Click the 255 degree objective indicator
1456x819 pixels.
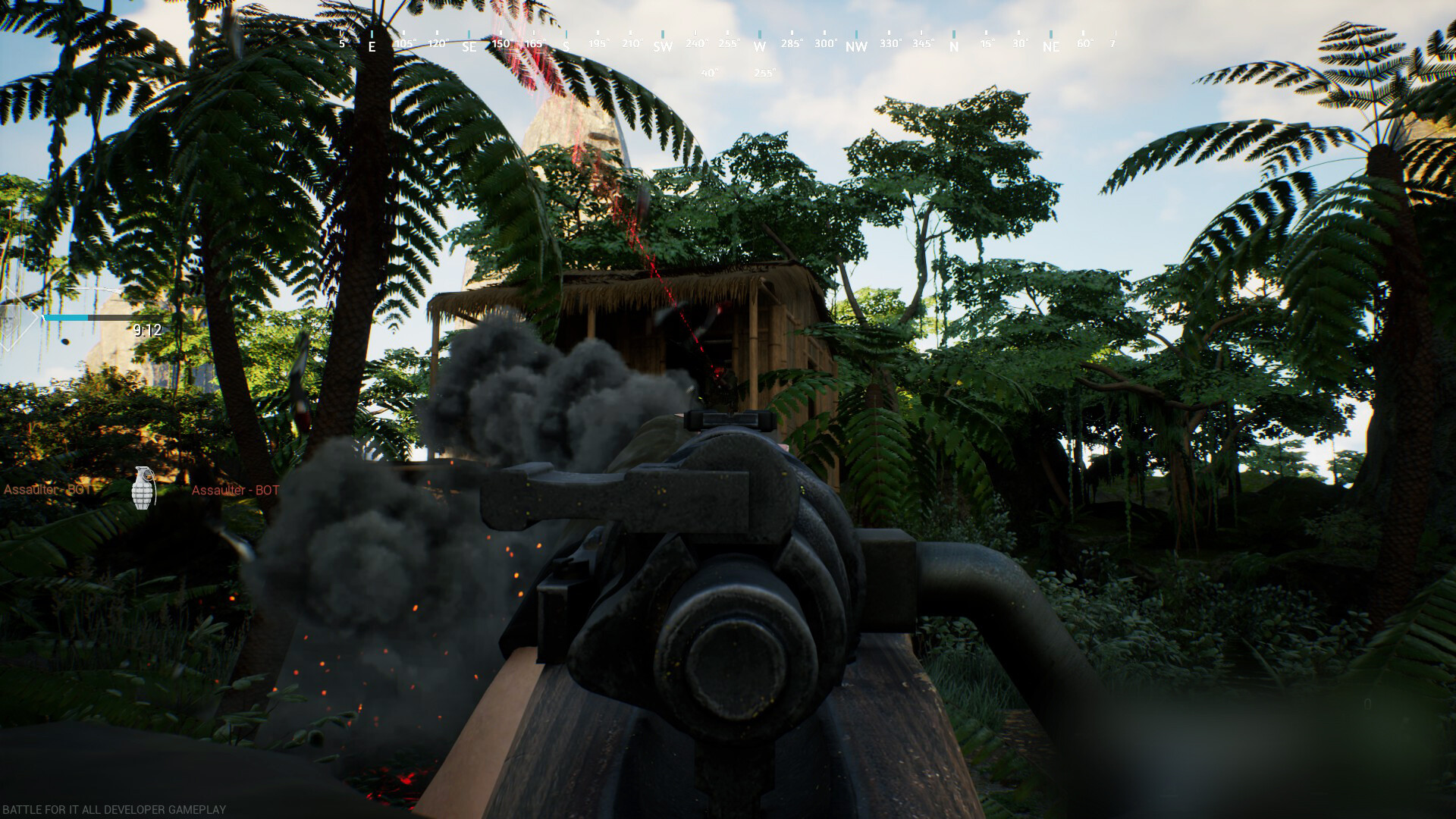pyautogui.click(x=764, y=72)
